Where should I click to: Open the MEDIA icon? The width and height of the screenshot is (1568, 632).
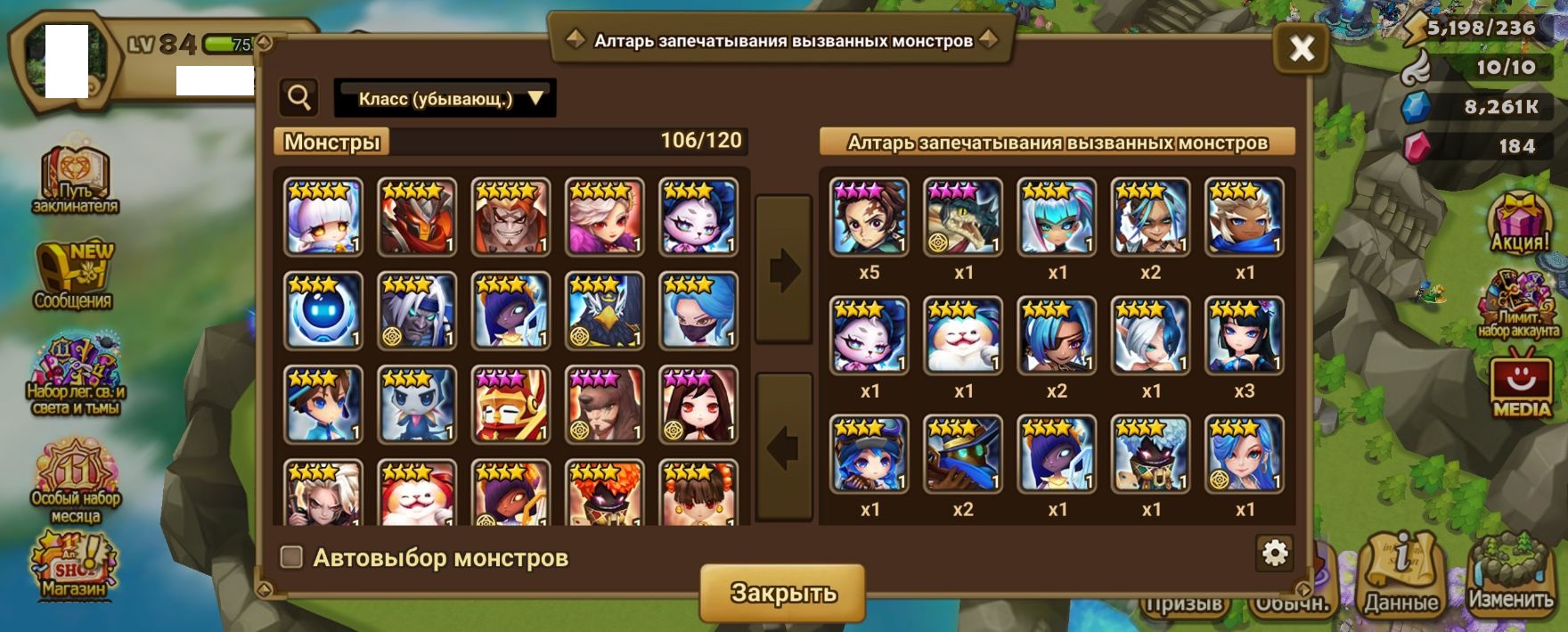point(1521,383)
